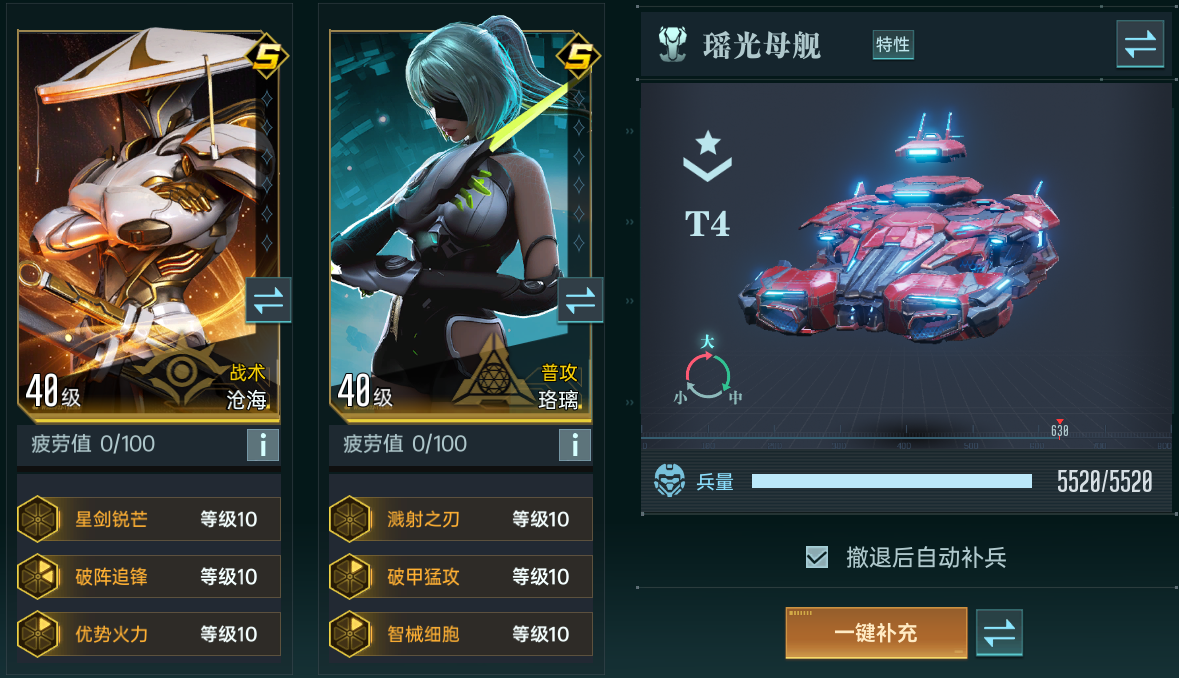
Task: Toggle 撤退后自动补兵 checkbox
Action: pos(817,557)
